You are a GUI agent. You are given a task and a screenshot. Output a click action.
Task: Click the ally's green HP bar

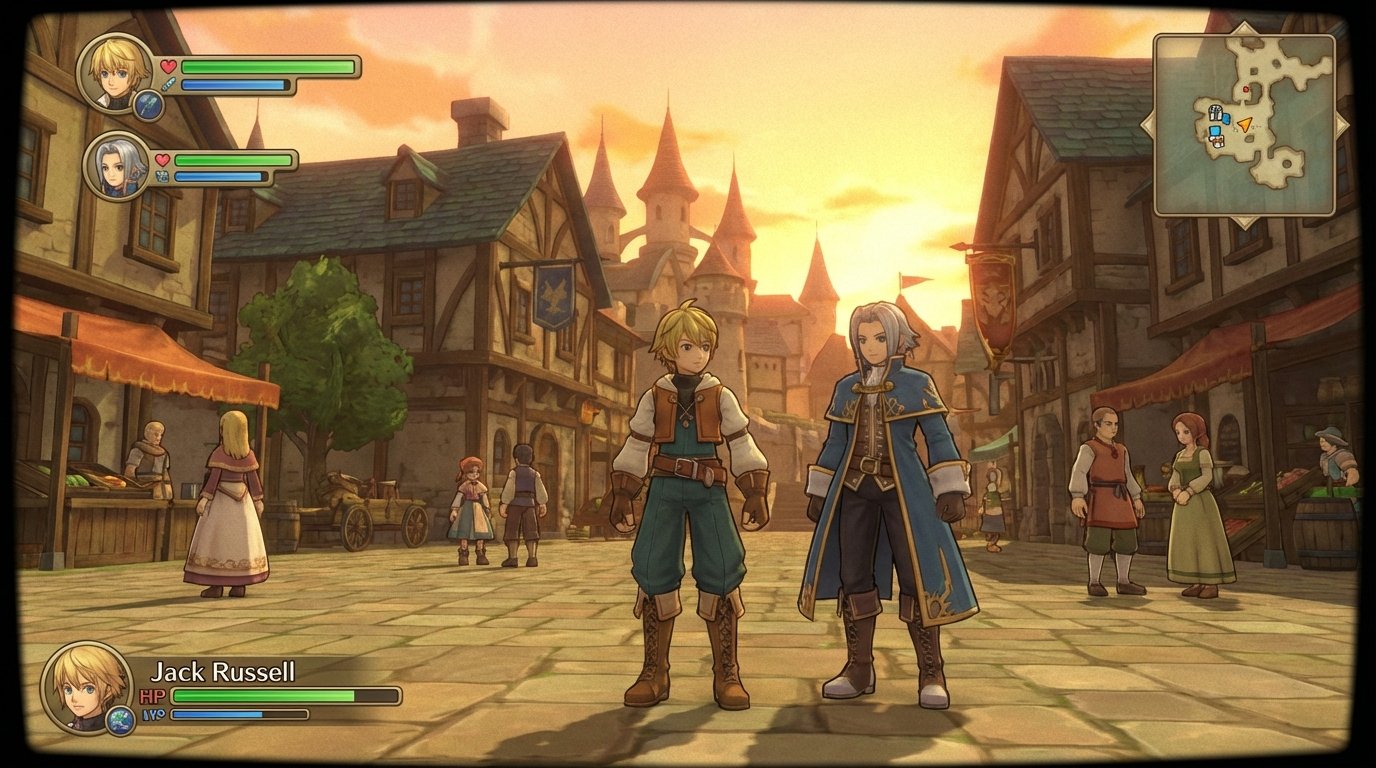(x=231, y=160)
